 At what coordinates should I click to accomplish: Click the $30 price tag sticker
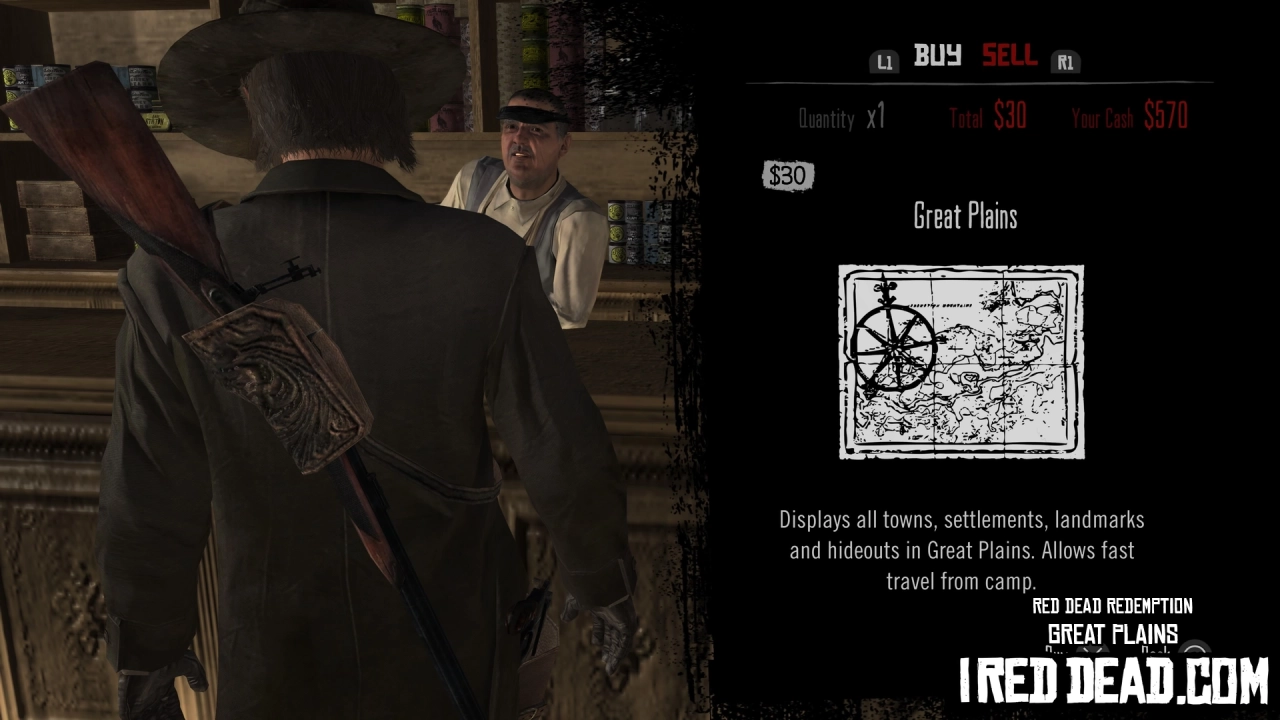(x=788, y=175)
